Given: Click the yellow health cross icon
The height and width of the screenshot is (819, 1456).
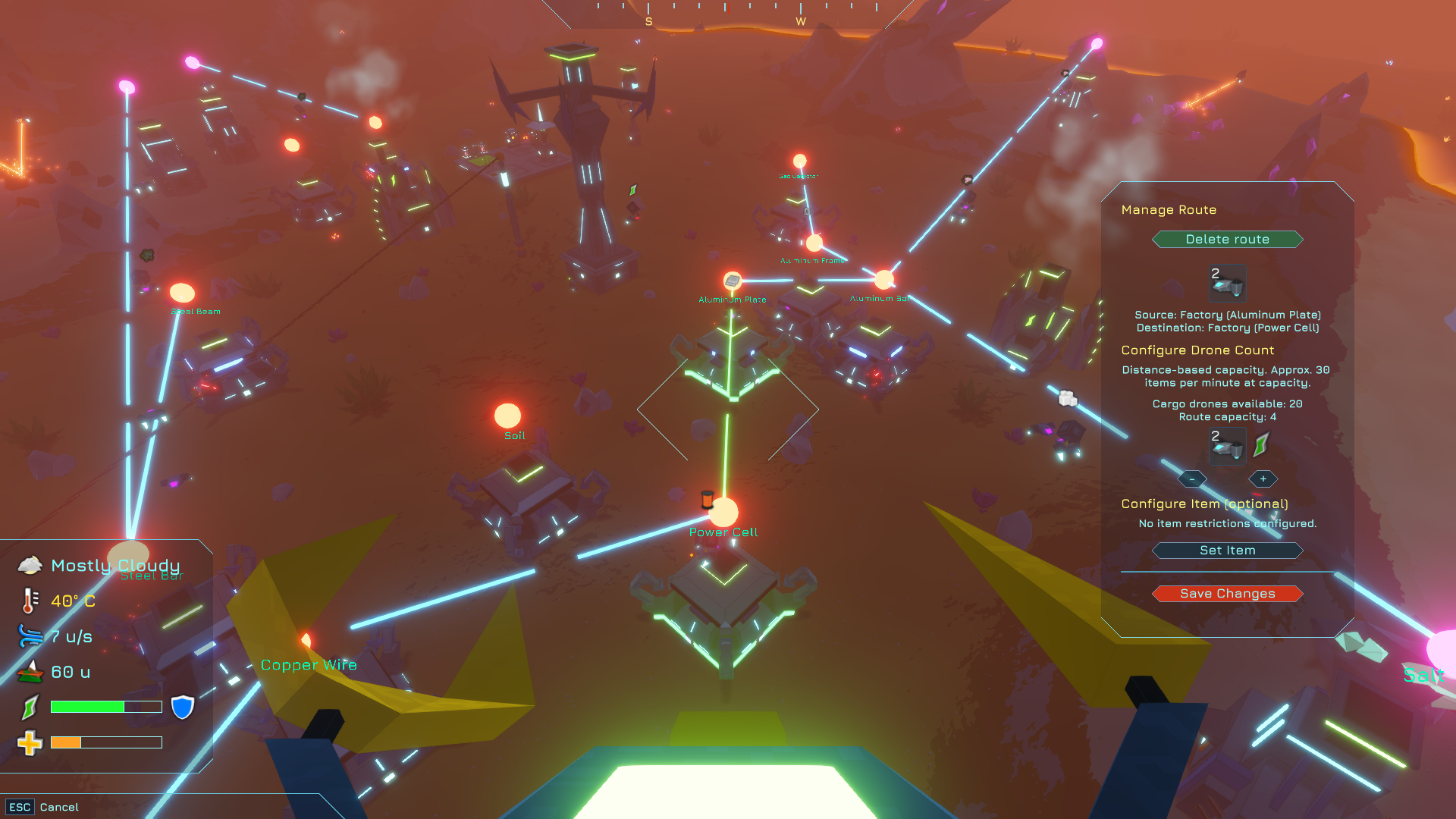Looking at the screenshot, I should coord(30,744).
